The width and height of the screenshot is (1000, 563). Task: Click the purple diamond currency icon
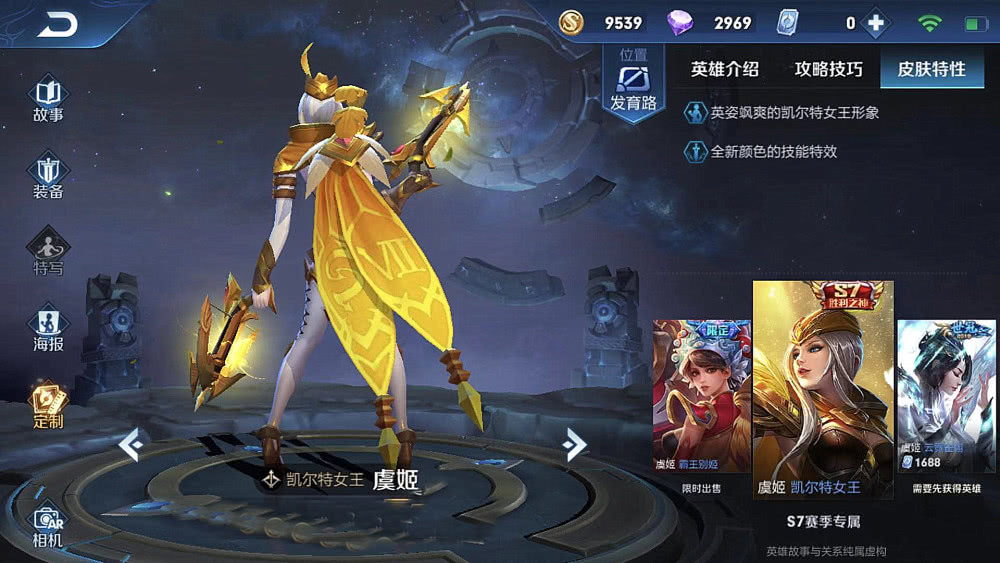[x=681, y=23]
